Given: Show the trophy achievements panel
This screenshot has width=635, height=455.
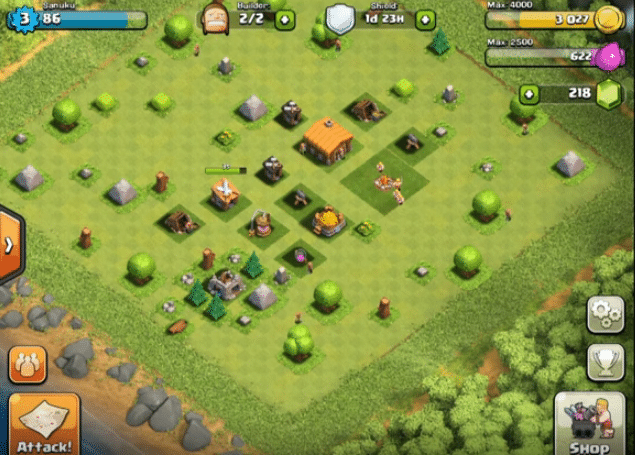Looking at the screenshot, I should coord(605,362).
